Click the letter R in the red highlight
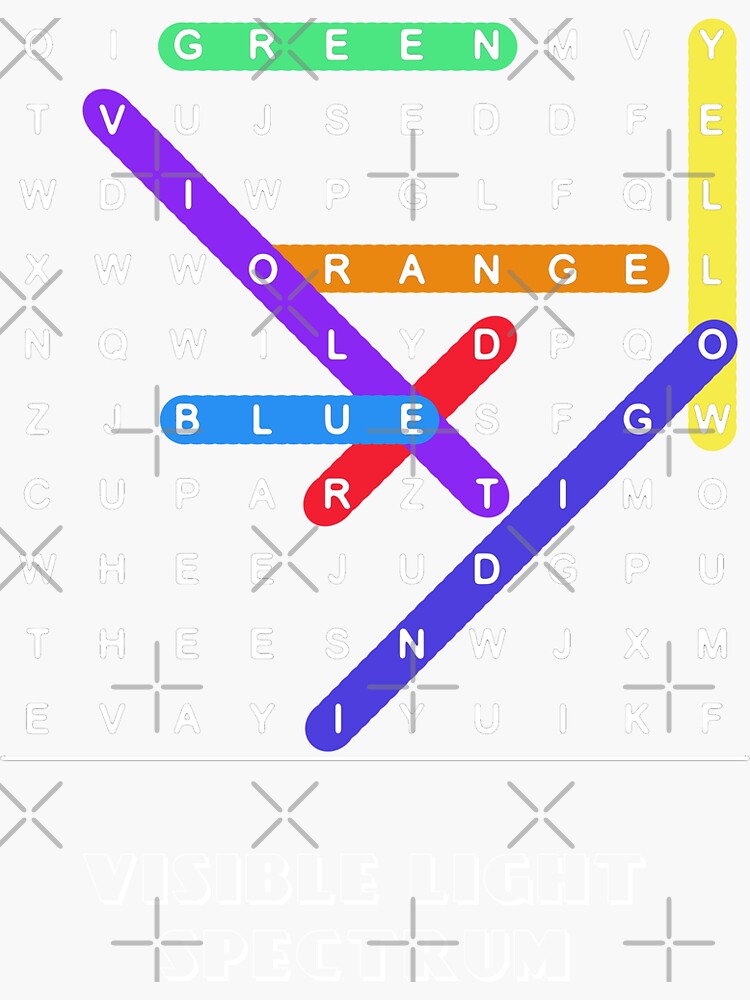The height and width of the screenshot is (1000, 750). pyautogui.click(x=337, y=496)
